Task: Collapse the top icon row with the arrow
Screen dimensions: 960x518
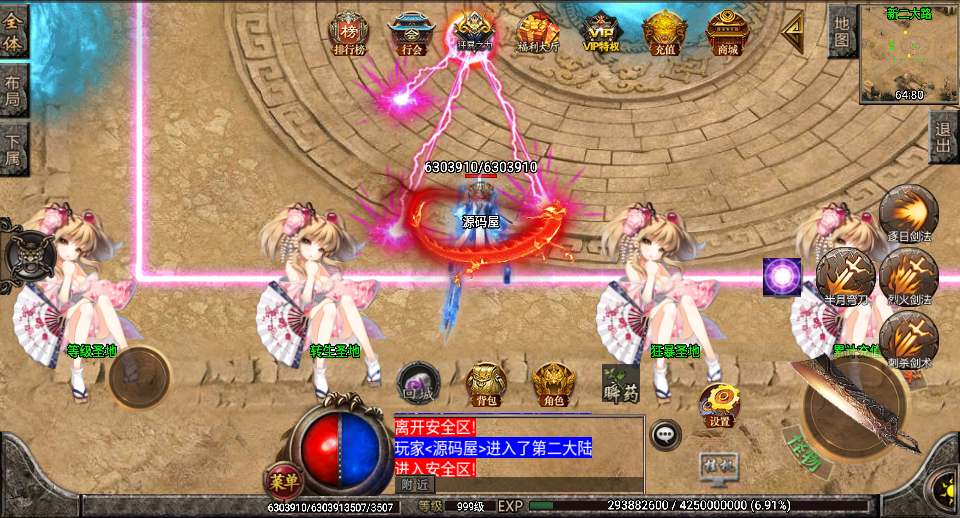Action: (x=794, y=32)
